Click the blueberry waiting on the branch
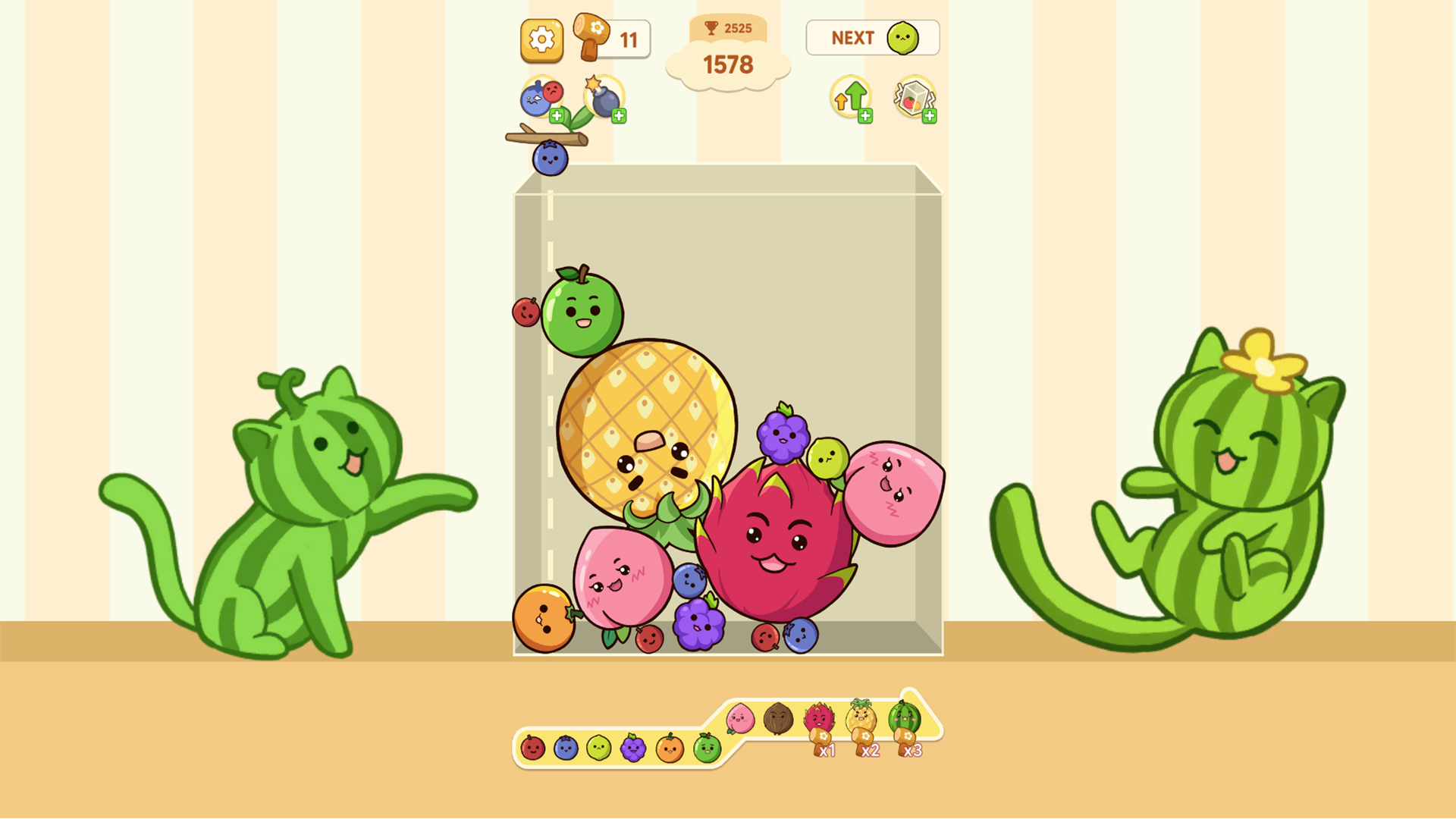 click(x=549, y=159)
